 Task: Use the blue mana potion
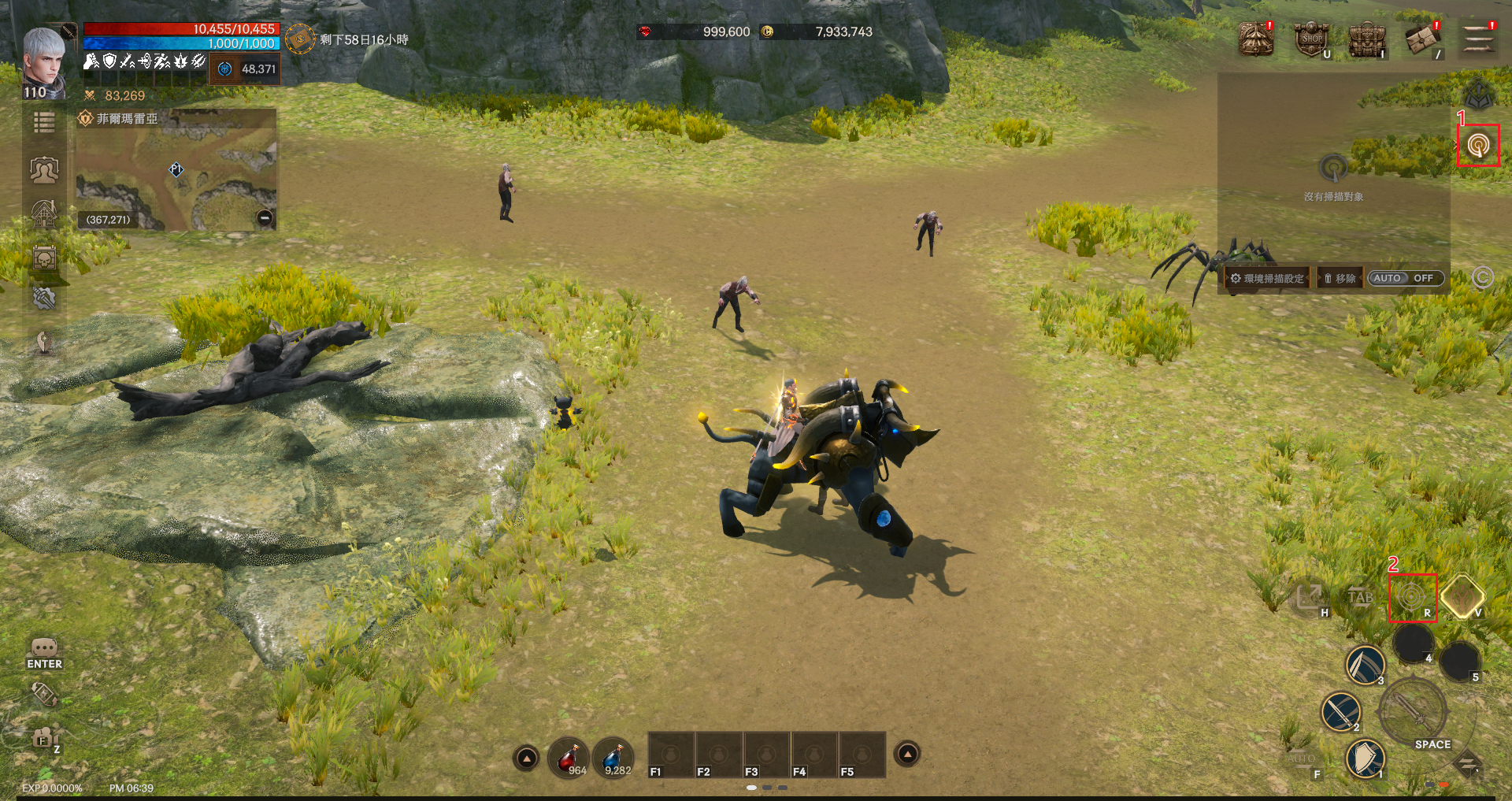(x=614, y=758)
